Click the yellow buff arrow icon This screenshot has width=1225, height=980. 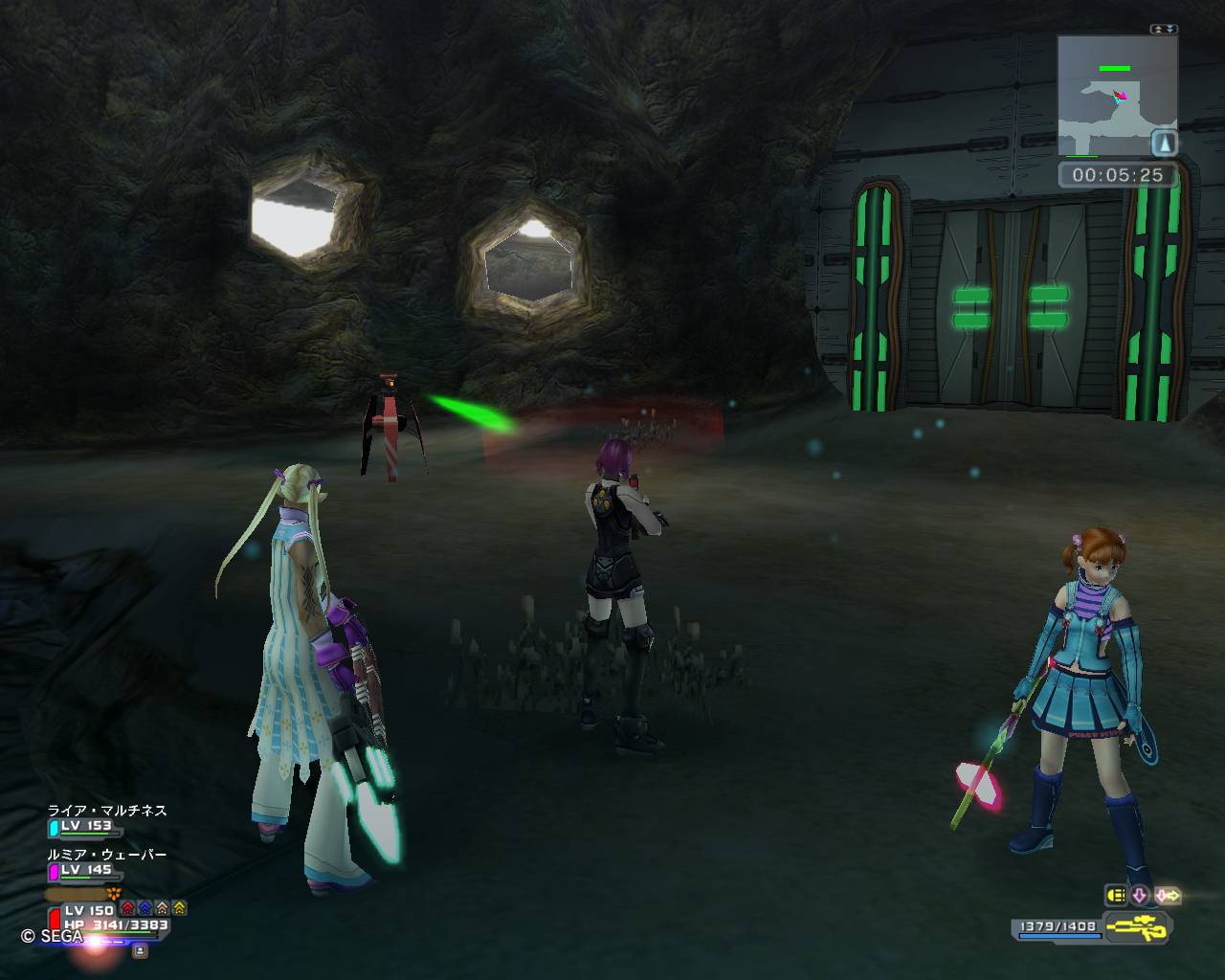click(180, 908)
